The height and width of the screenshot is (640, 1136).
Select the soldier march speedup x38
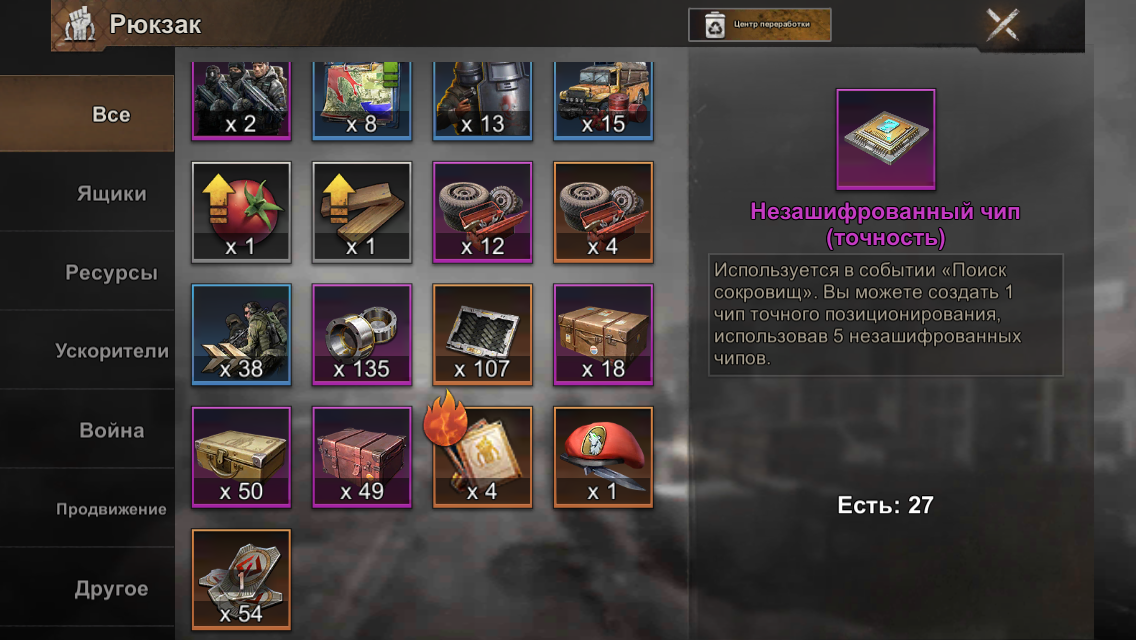[x=241, y=334]
